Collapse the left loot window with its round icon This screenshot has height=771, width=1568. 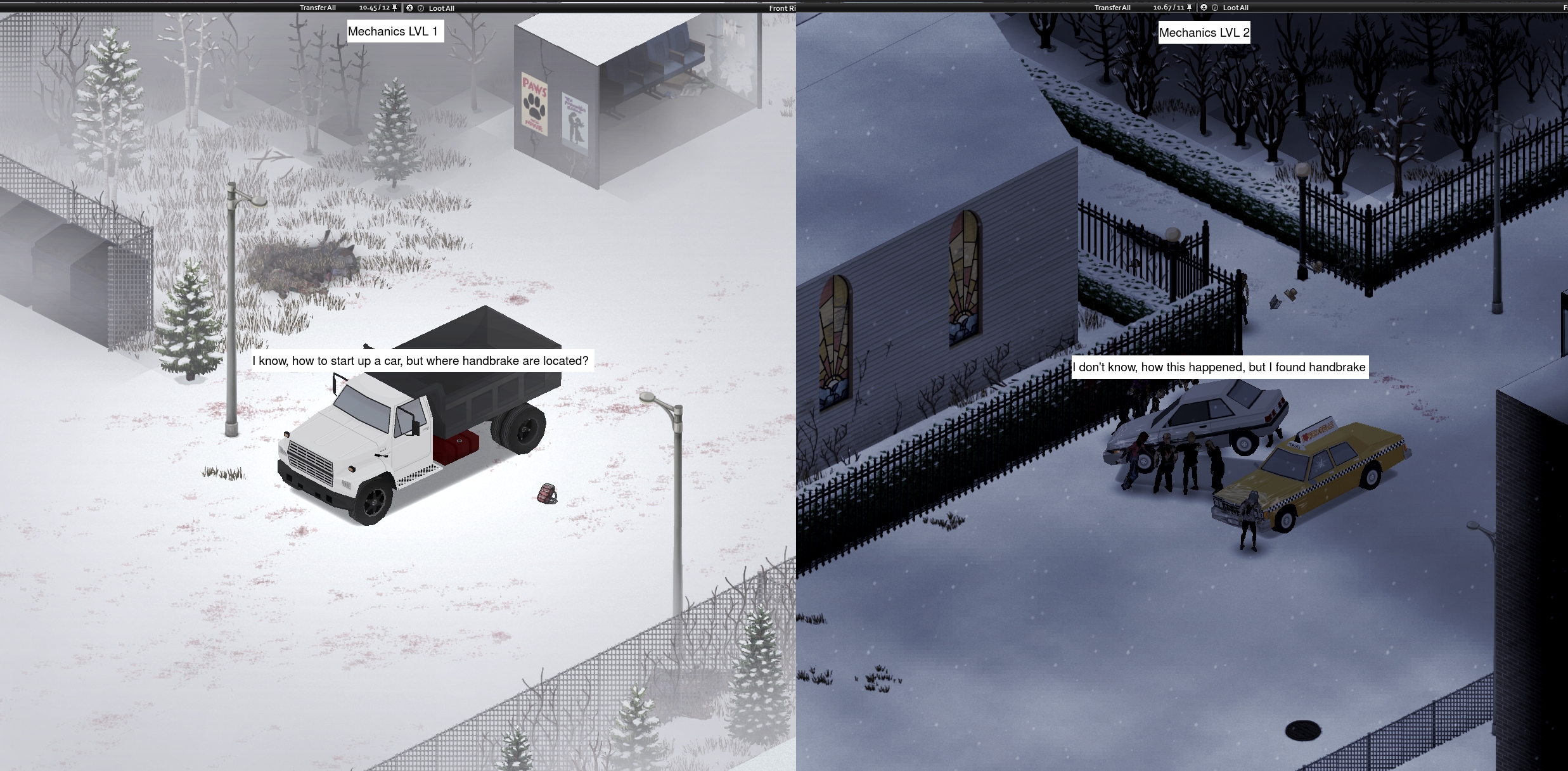coord(409,8)
